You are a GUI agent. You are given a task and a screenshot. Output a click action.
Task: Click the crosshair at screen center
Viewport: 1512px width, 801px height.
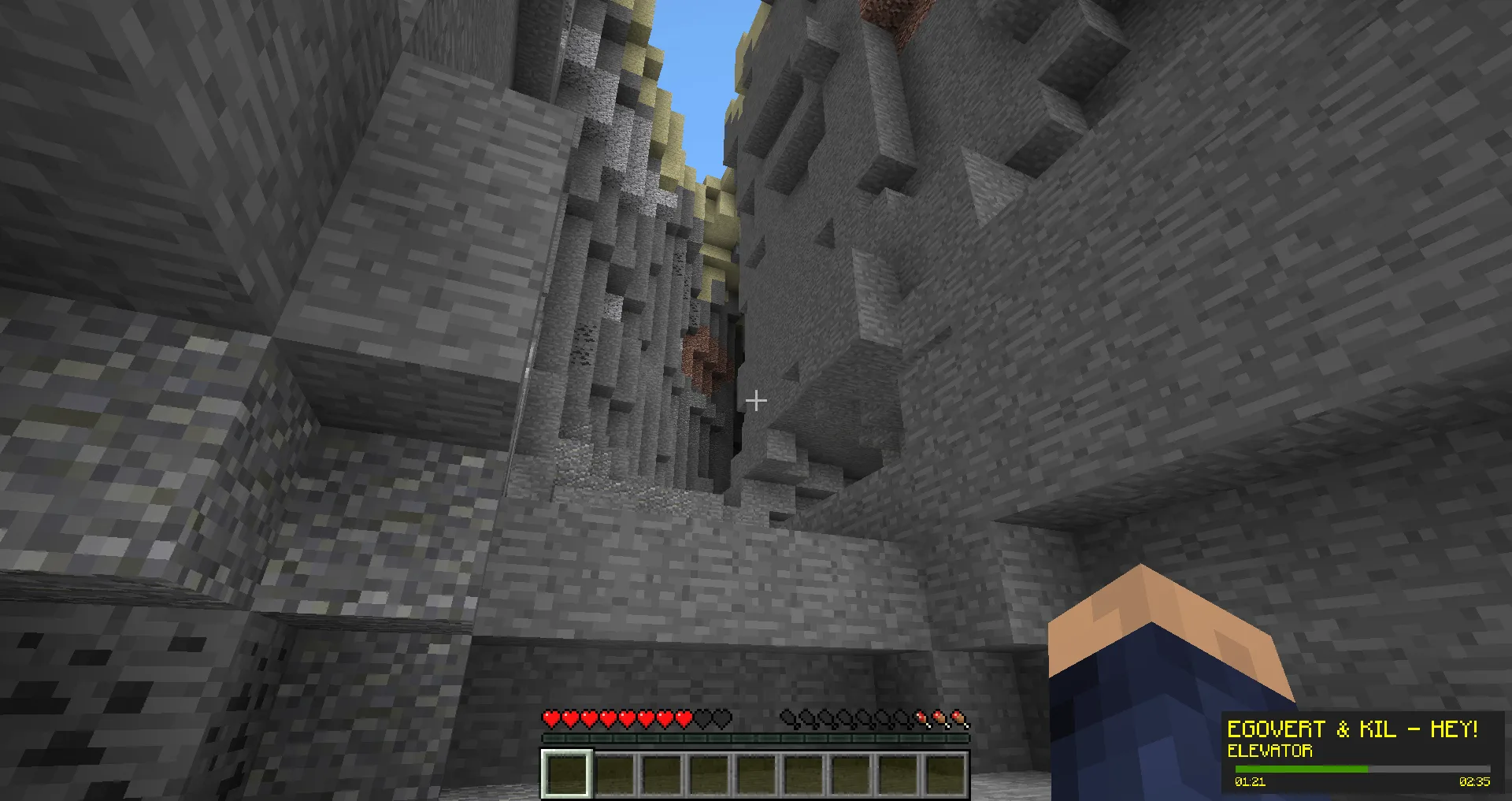756,400
